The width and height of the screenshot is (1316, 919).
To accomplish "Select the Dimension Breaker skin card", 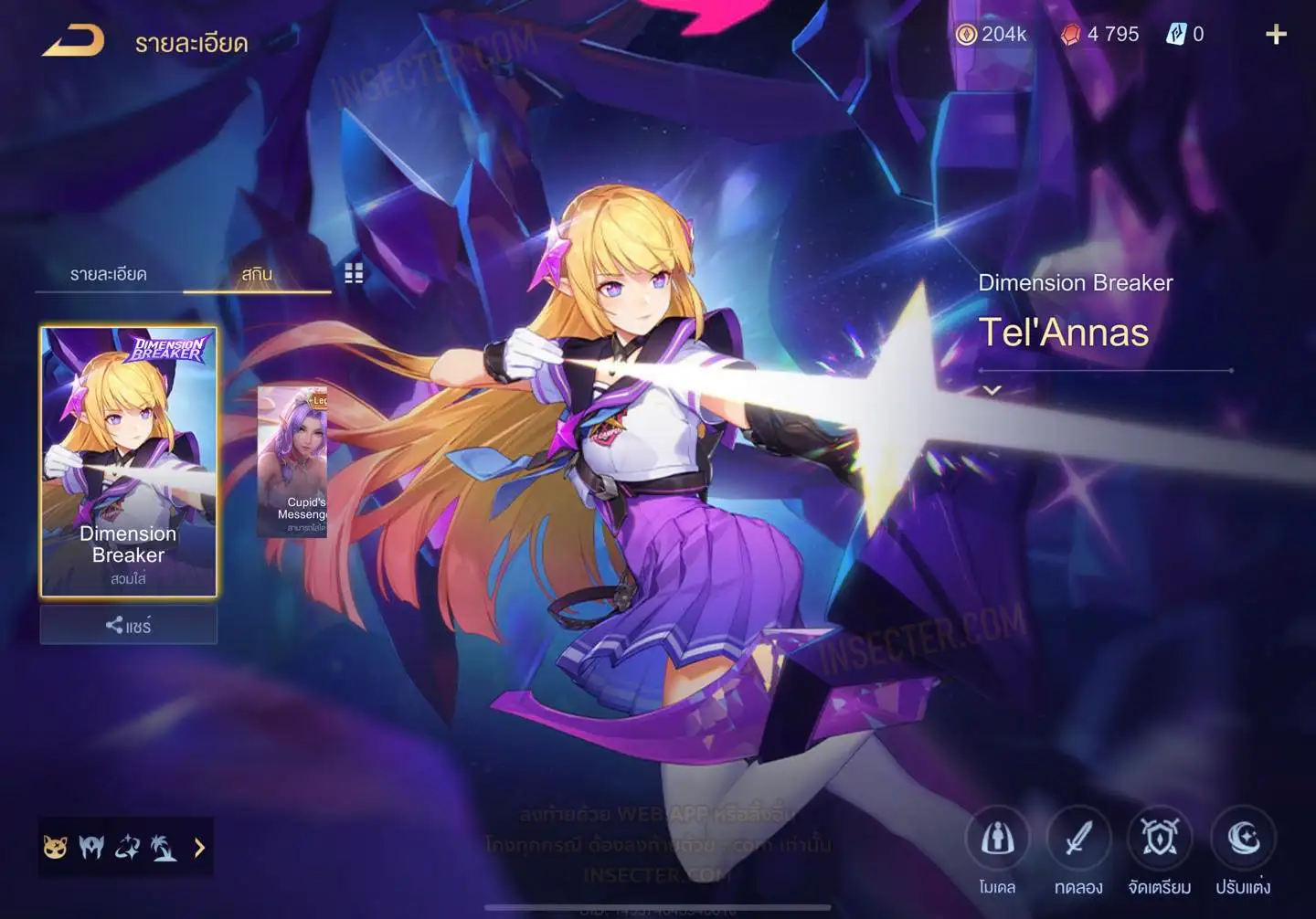I will tap(129, 461).
